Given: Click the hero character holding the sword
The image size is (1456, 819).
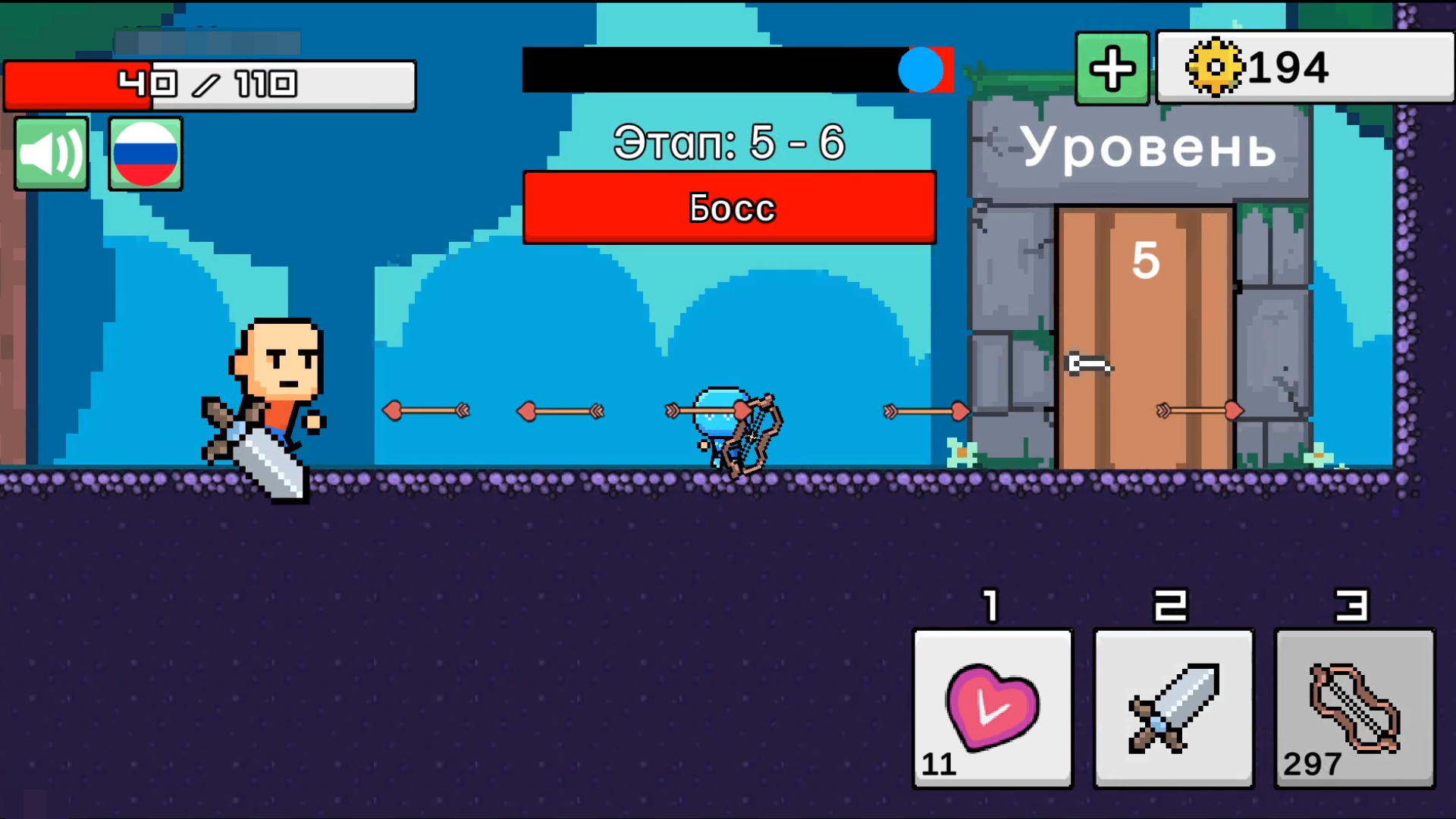Looking at the screenshot, I should click(275, 387).
